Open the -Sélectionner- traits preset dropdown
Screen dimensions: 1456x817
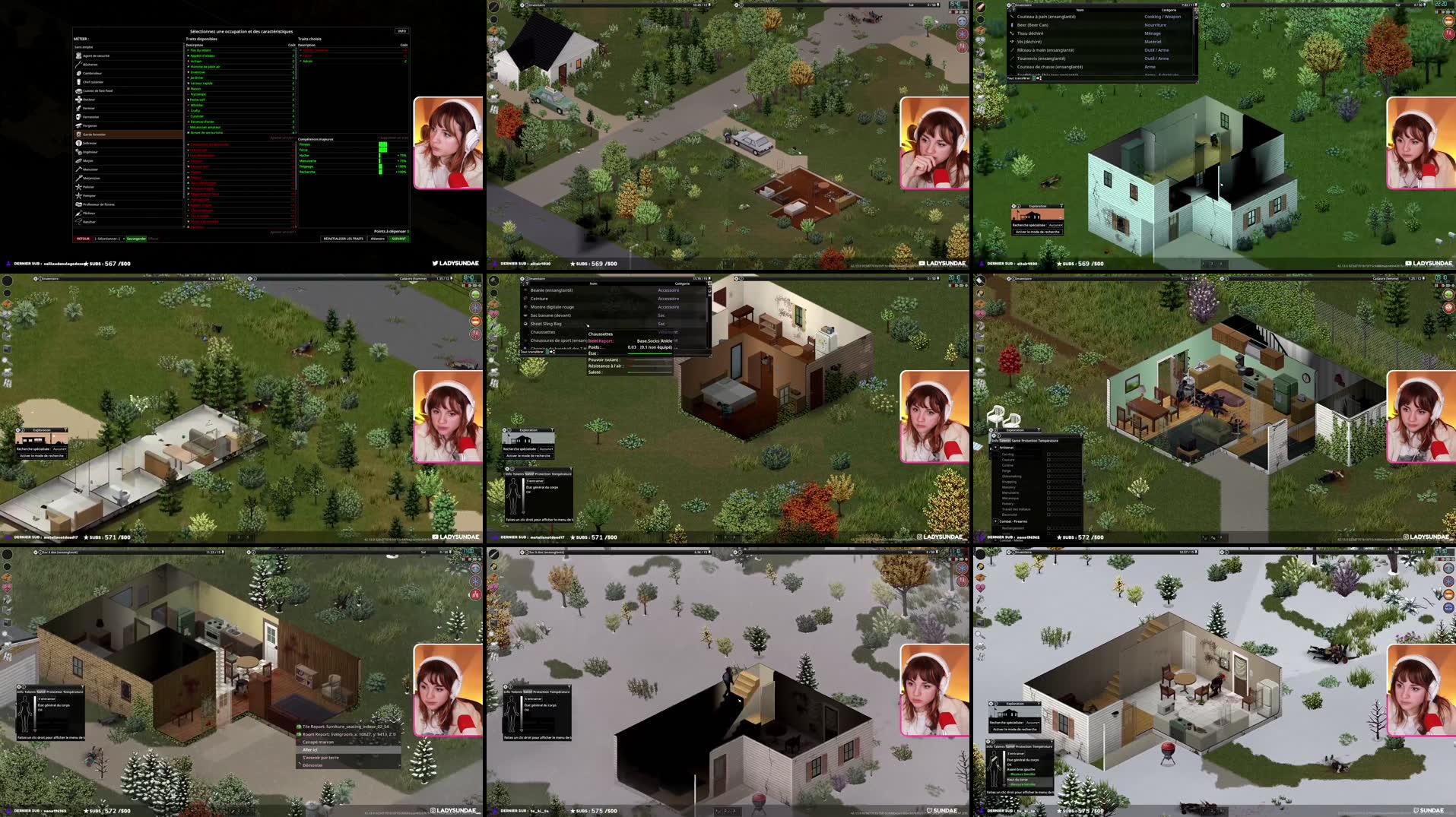106,239
